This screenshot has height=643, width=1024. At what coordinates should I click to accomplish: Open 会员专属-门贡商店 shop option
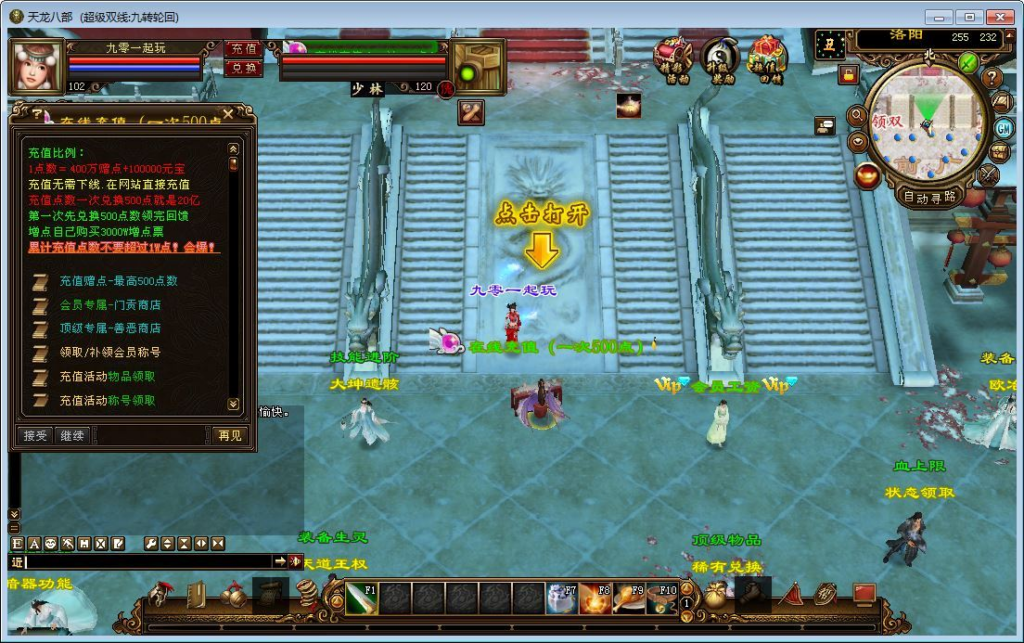[x=110, y=305]
